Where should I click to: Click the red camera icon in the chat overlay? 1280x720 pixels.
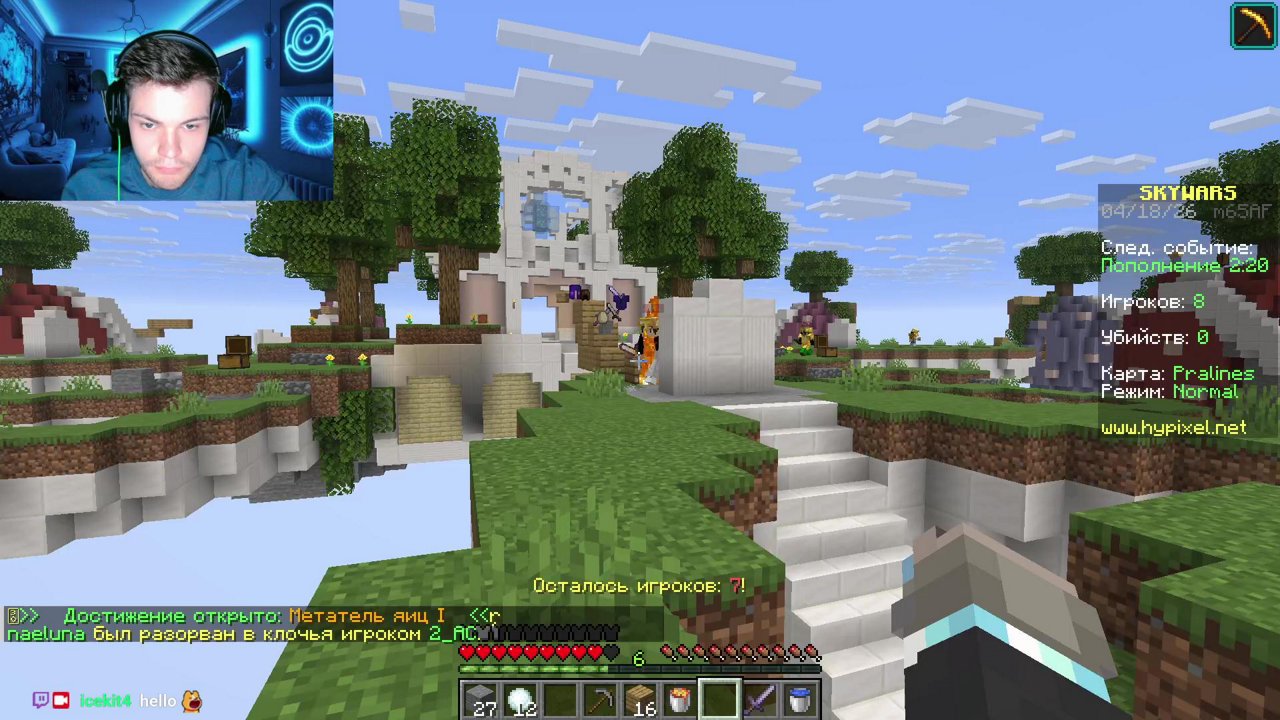60,700
